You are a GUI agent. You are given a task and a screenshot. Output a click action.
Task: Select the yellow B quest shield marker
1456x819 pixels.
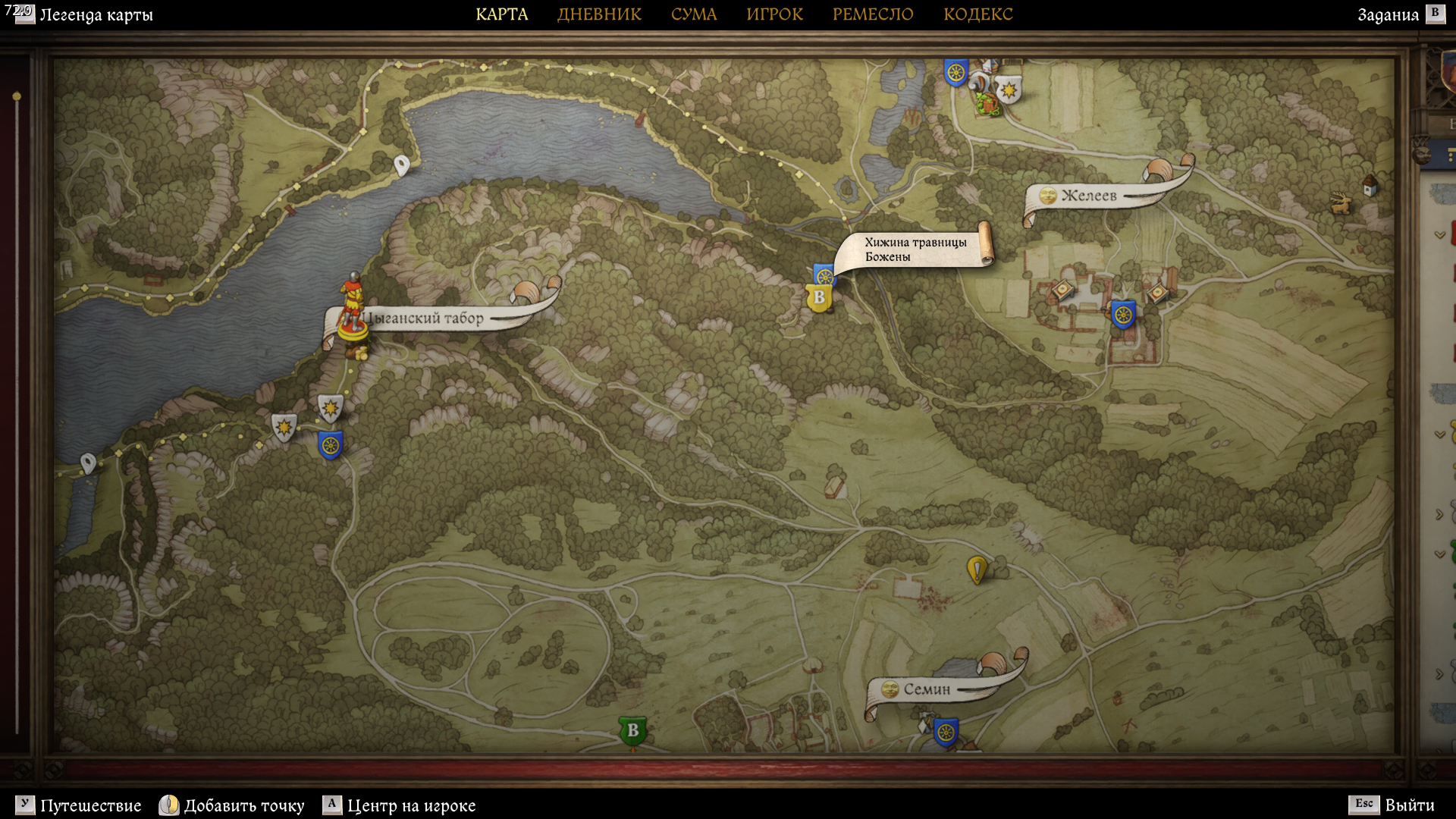coord(818,298)
